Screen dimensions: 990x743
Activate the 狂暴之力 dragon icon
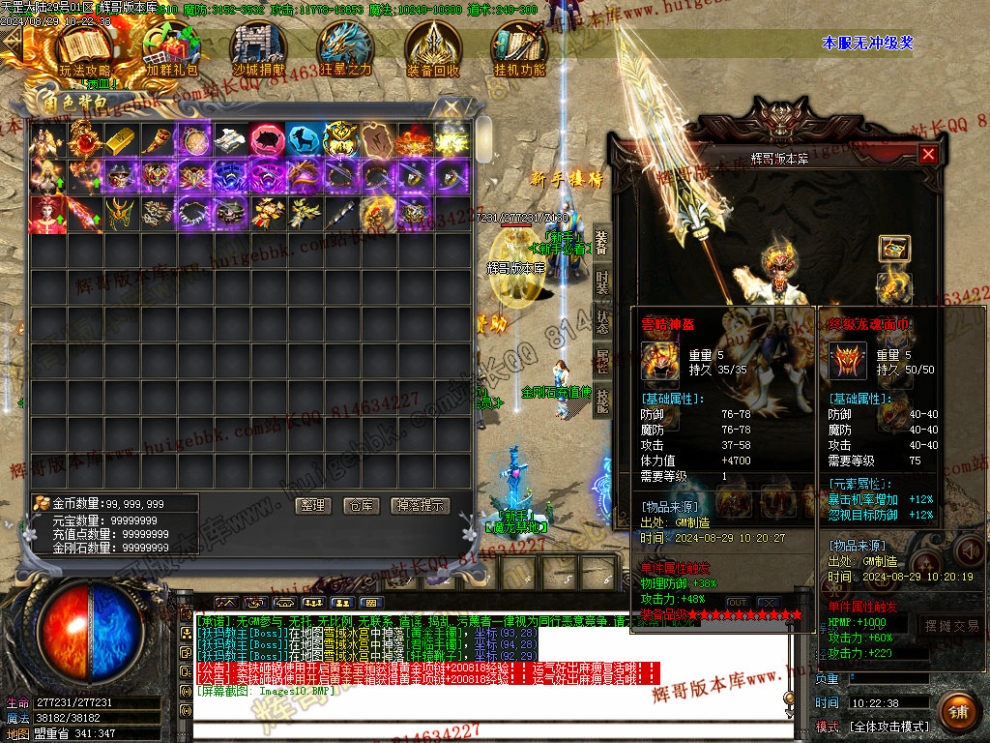(x=345, y=49)
